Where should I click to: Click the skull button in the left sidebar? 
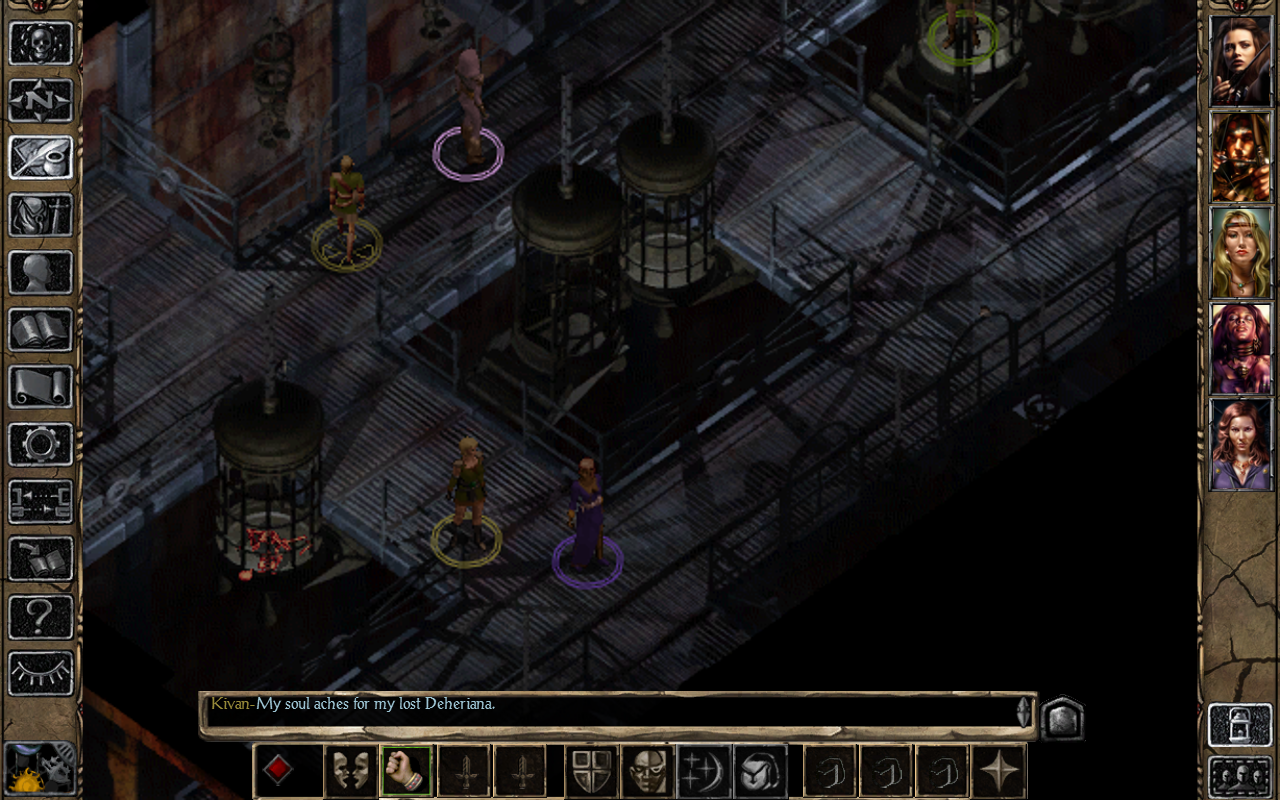(41, 44)
